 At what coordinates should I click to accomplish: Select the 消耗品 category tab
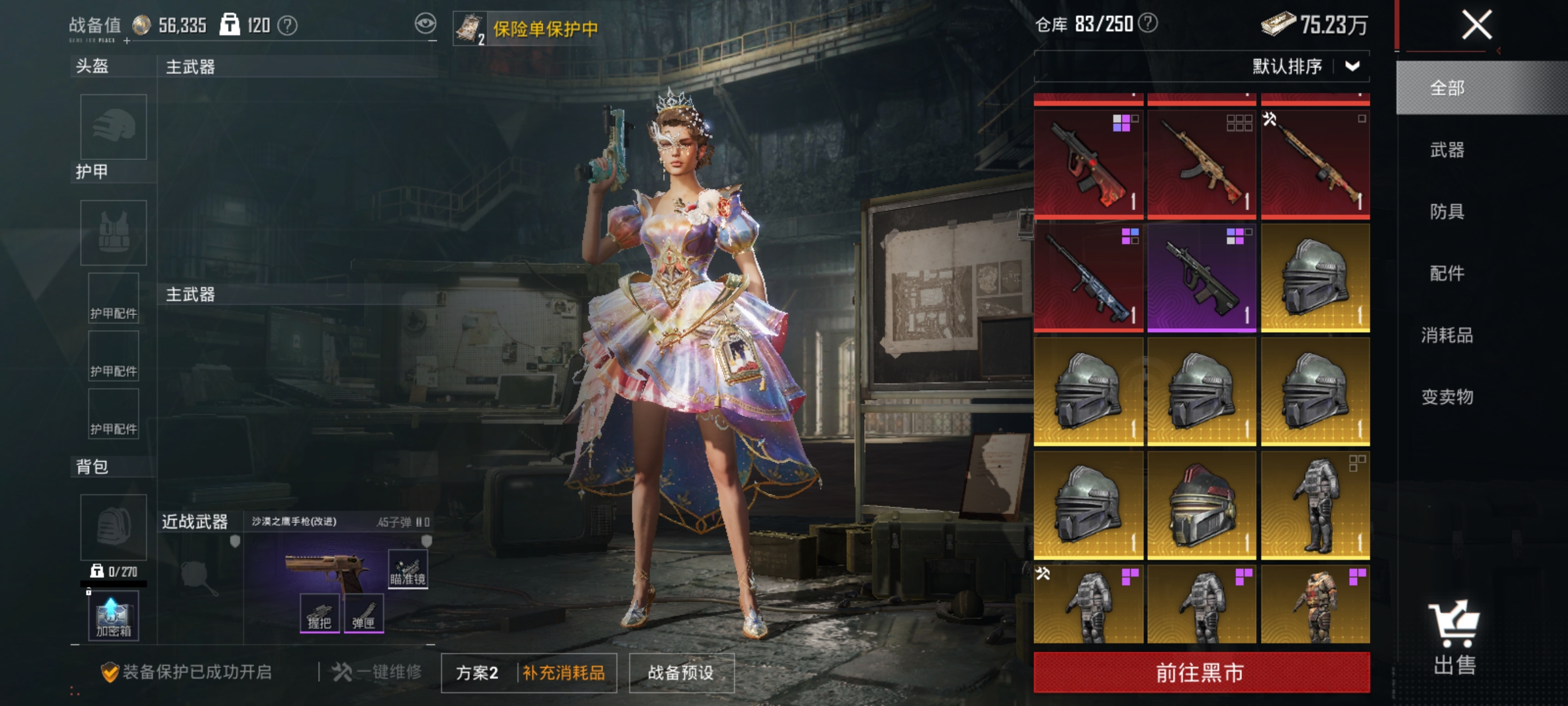[1448, 335]
